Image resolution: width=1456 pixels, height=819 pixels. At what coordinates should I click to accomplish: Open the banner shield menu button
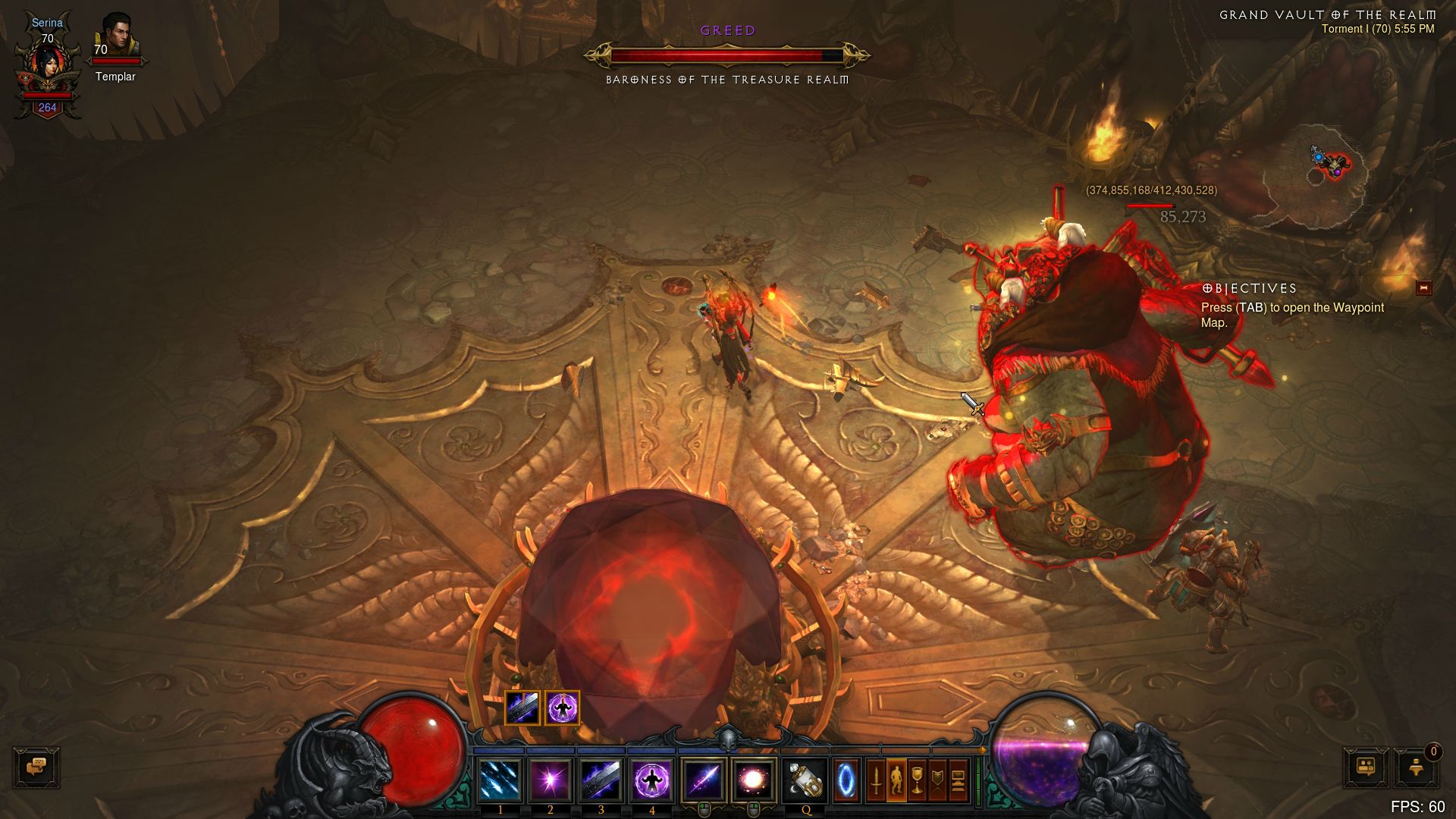point(937,780)
